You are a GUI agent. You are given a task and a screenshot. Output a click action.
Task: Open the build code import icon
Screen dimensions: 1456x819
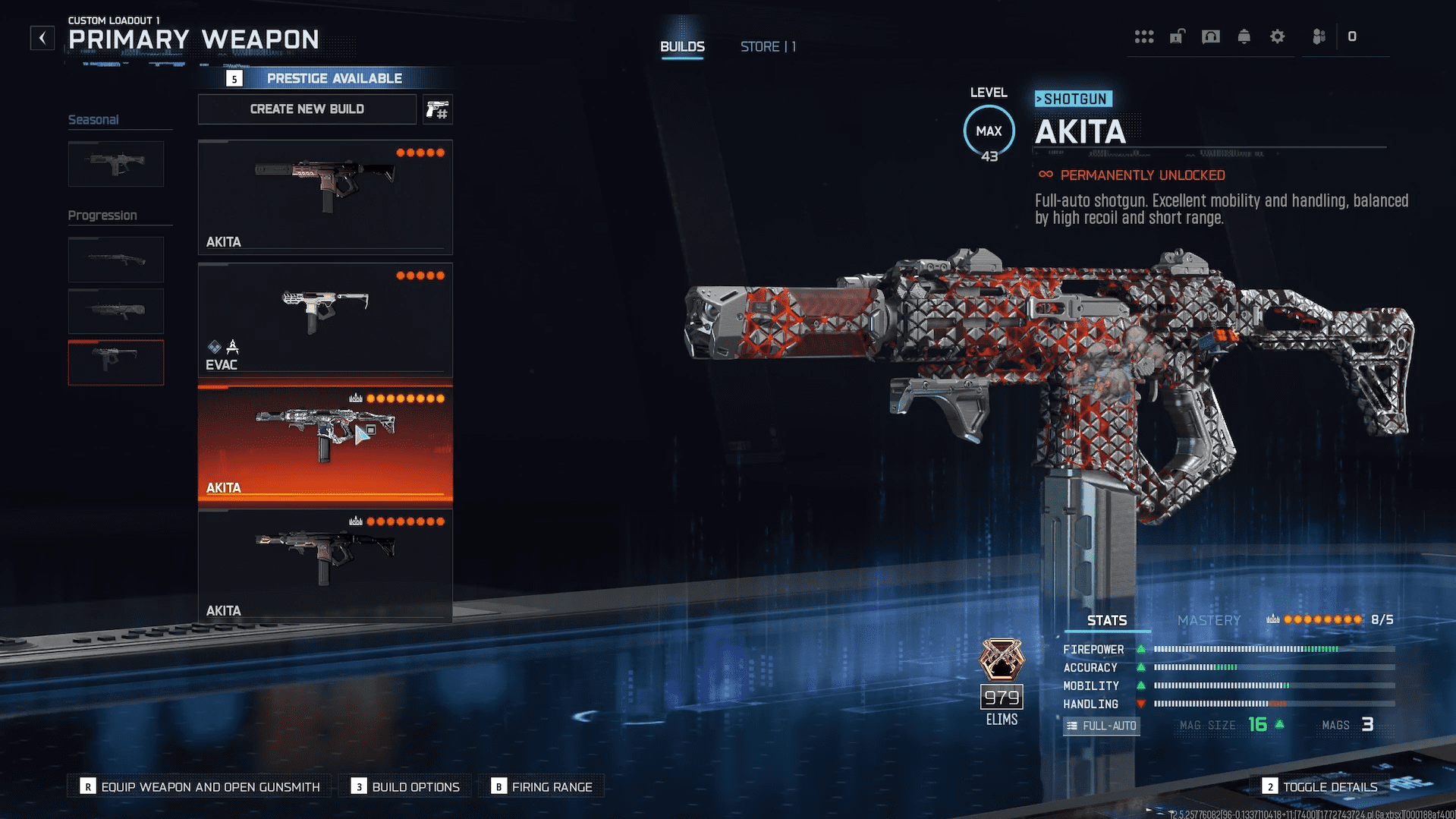tap(438, 110)
